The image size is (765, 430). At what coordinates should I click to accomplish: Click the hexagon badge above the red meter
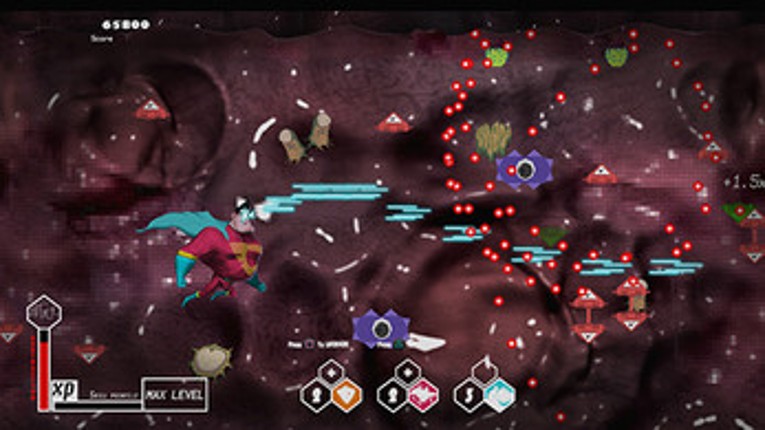point(43,313)
